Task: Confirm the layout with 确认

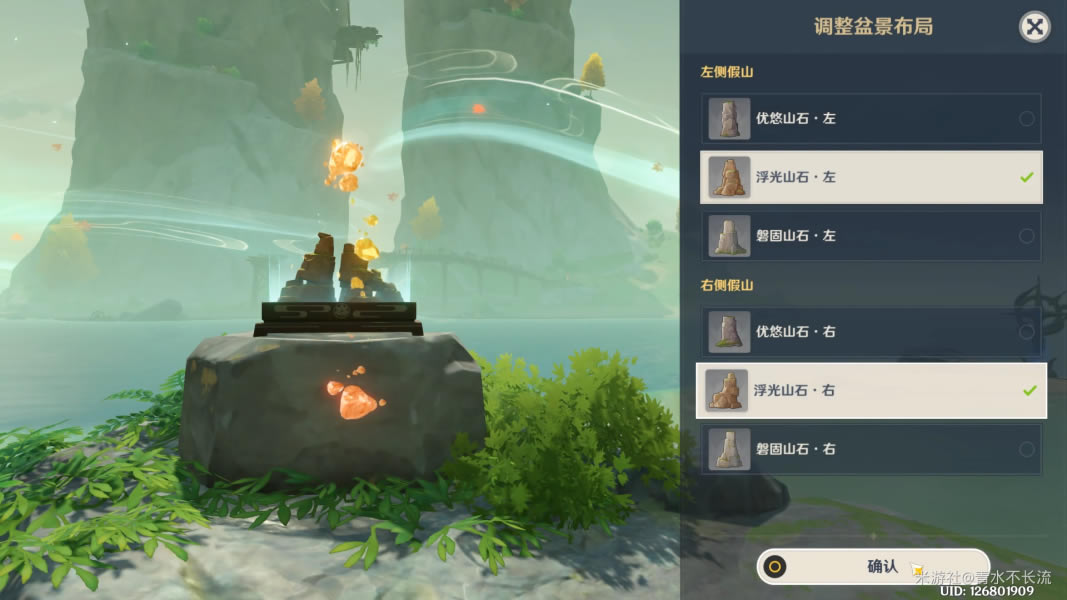Action: 873,567
